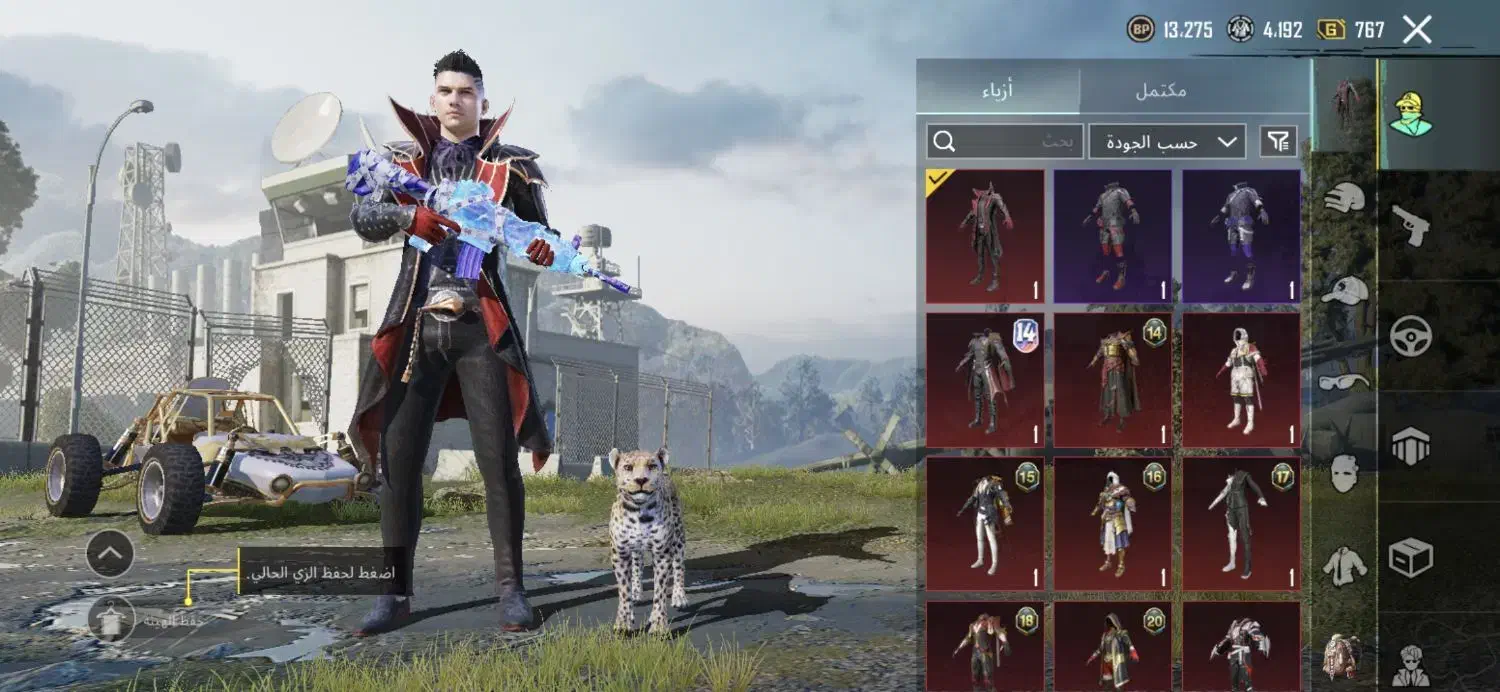Pick the outfit with the number 16 badge
Screen dimensions: 1500x692
(x=1113, y=524)
